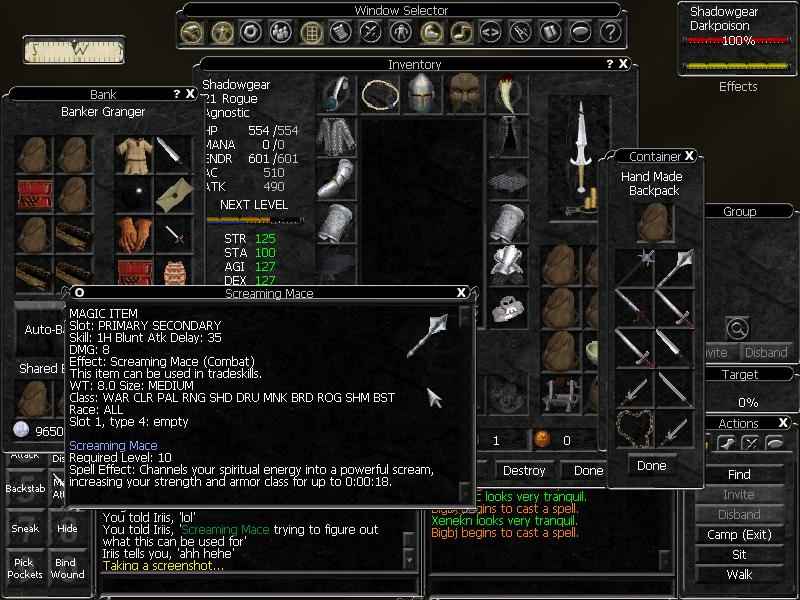Click the Destroy button in inventory
The width and height of the screenshot is (800, 600).
pyautogui.click(x=524, y=470)
